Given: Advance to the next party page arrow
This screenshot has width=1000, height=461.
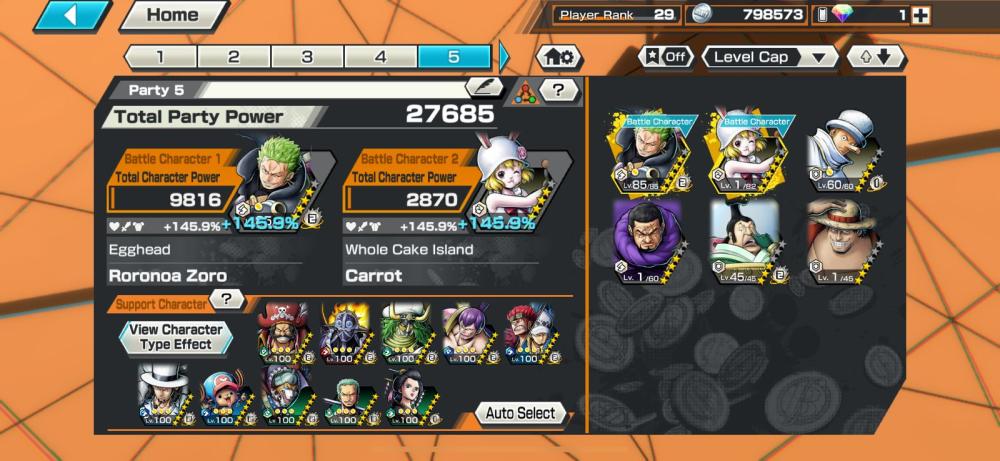Looking at the screenshot, I should tap(504, 57).
